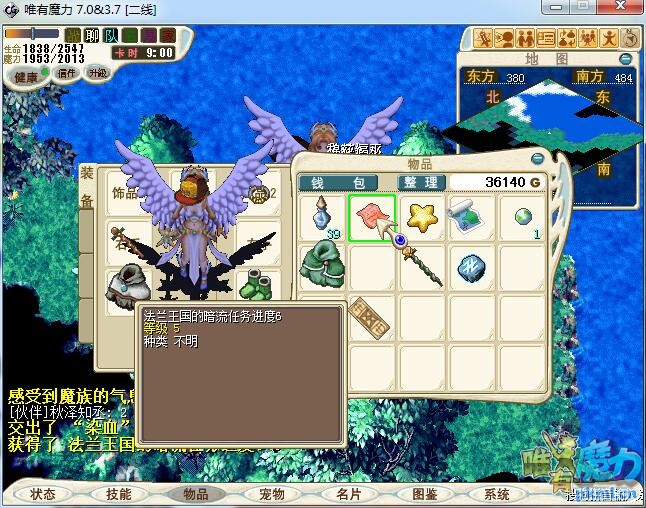Open the 宠物 pet menu
646x508 pixels.
pyautogui.click(x=272, y=494)
